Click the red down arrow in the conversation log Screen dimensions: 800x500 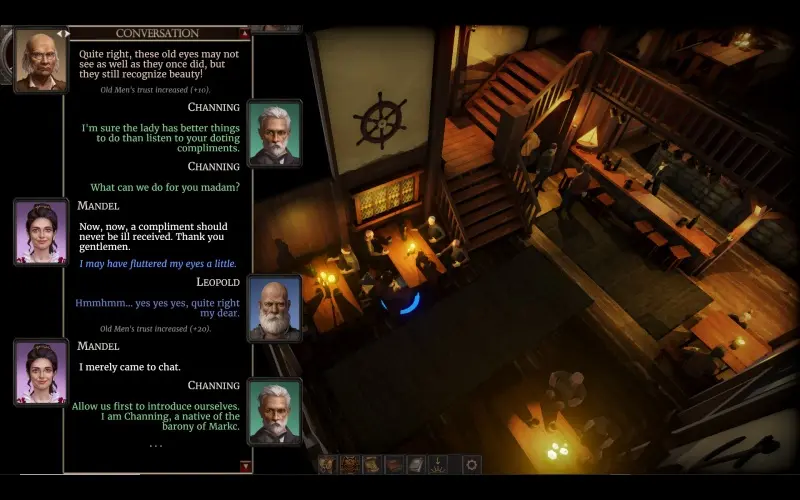pos(246,466)
